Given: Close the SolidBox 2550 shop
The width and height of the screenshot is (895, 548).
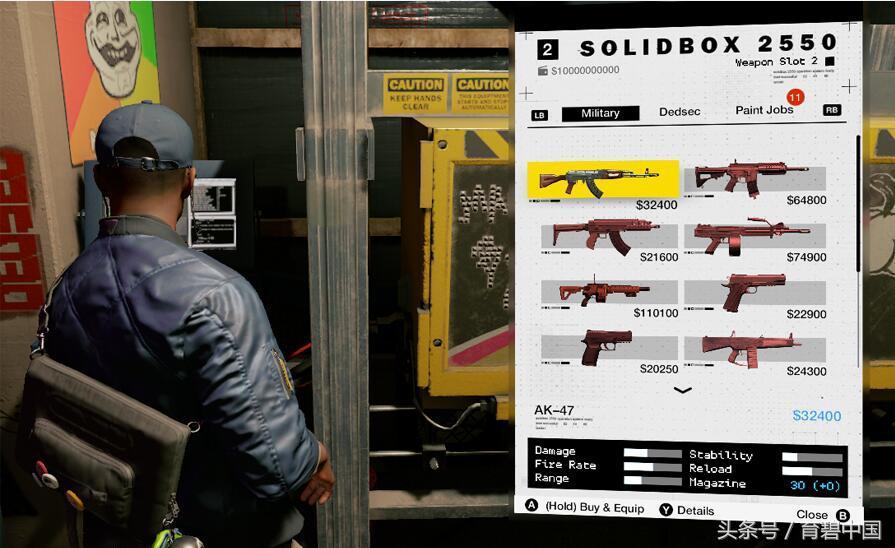Looking at the screenshot, I should coord(822,514).
